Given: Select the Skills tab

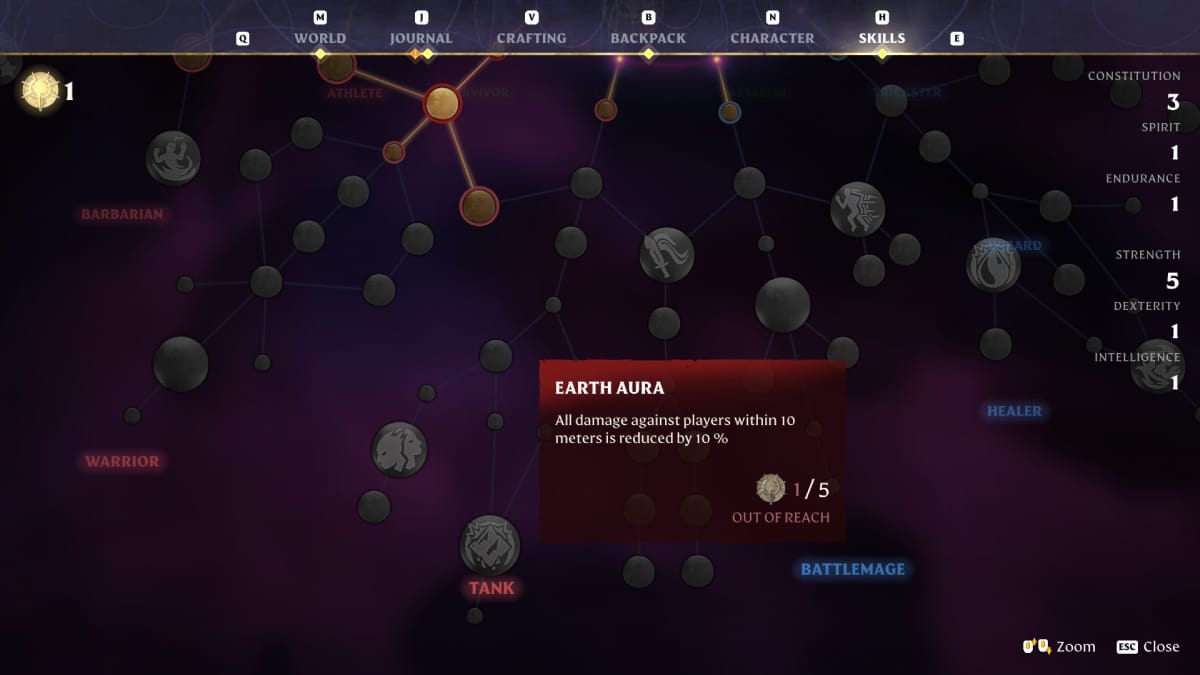Looking at the screenshot, I should click(x=881, y=38).
